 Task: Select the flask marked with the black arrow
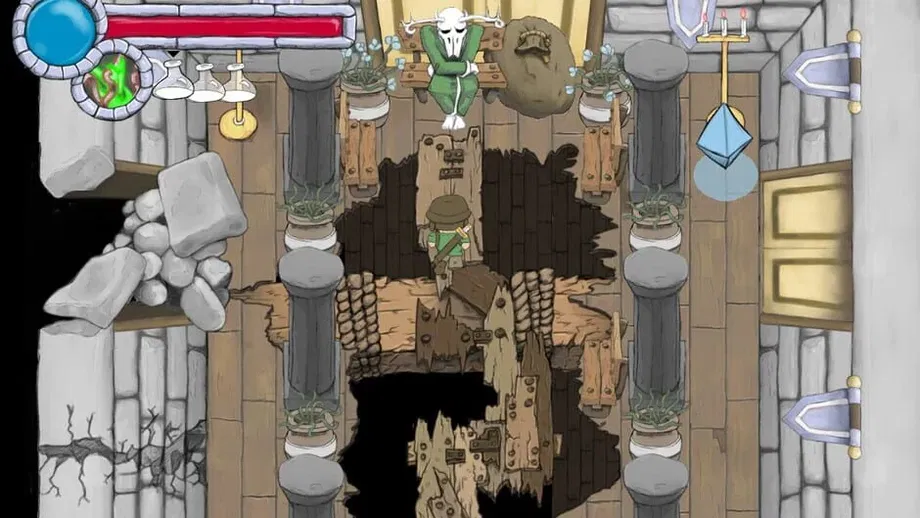point(173,81)
